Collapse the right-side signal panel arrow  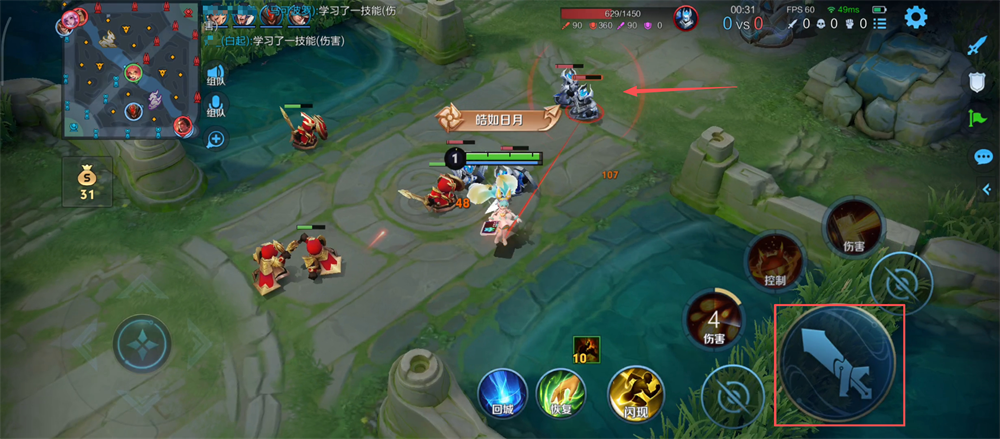coord(986,190)
